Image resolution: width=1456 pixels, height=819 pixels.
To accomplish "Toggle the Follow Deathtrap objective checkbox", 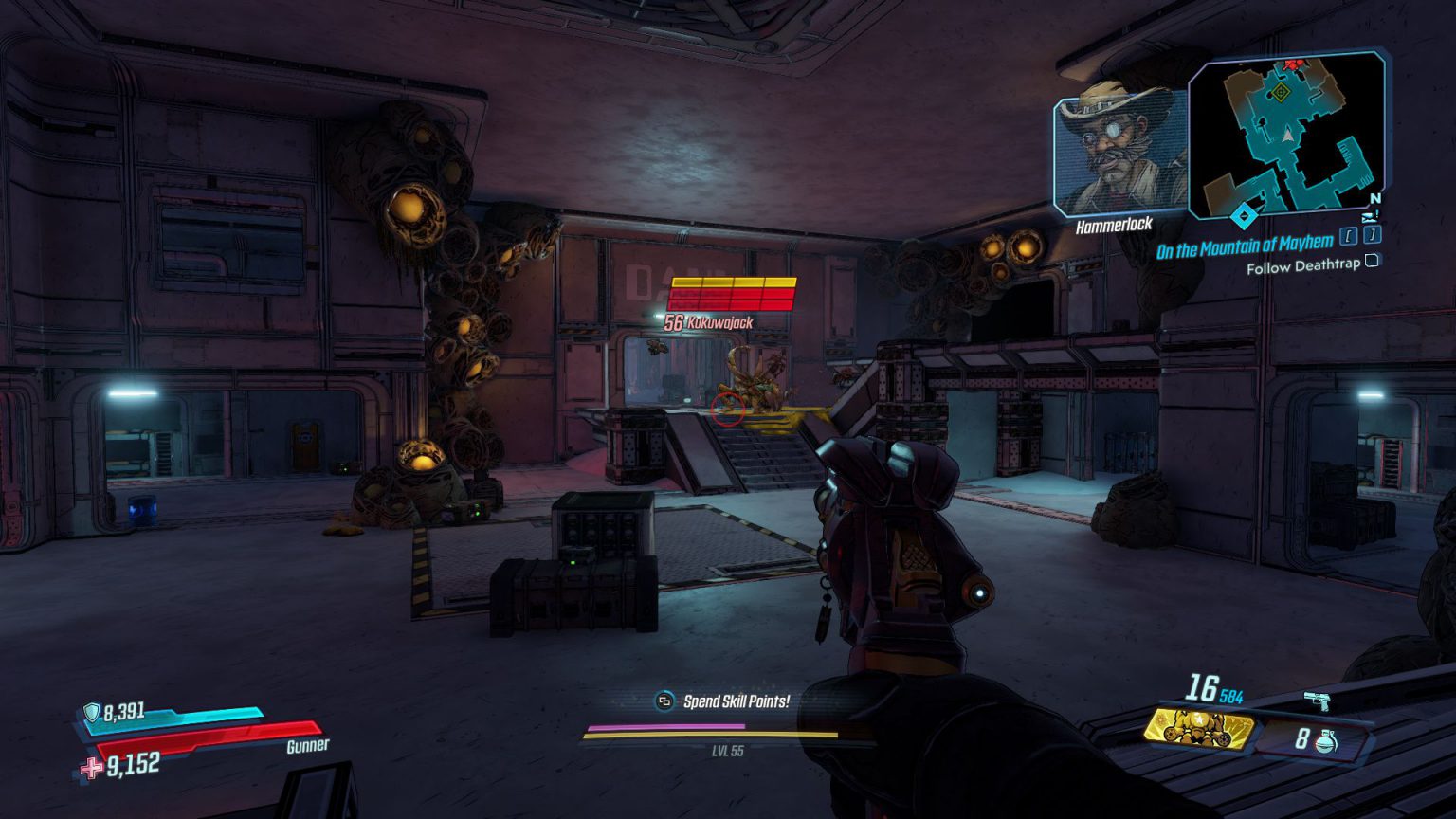I will [1373, 263].
